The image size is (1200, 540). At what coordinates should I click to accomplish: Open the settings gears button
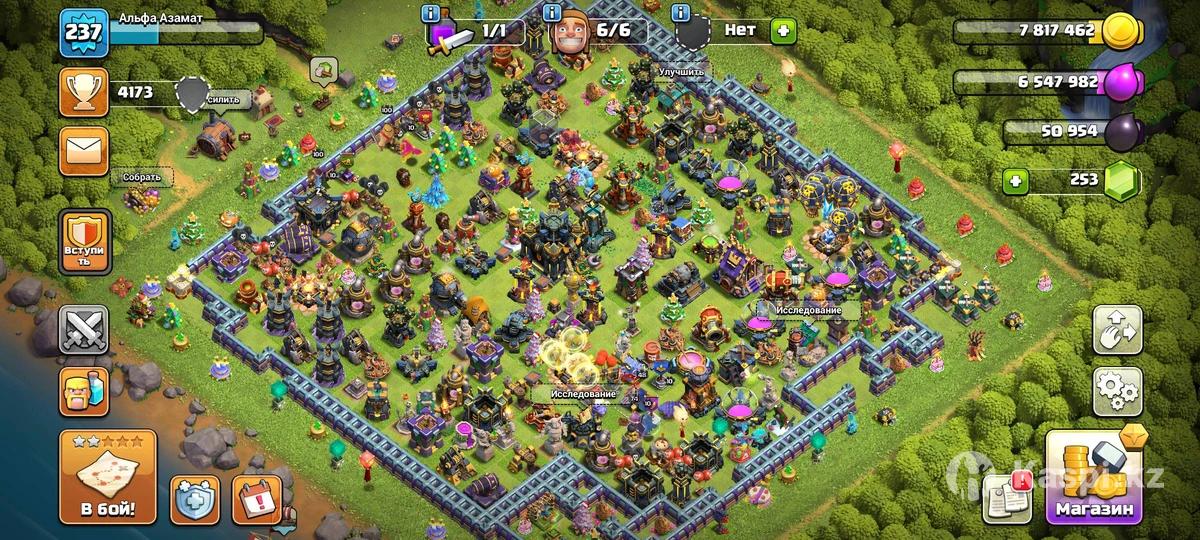click(x=1117, y=391)
